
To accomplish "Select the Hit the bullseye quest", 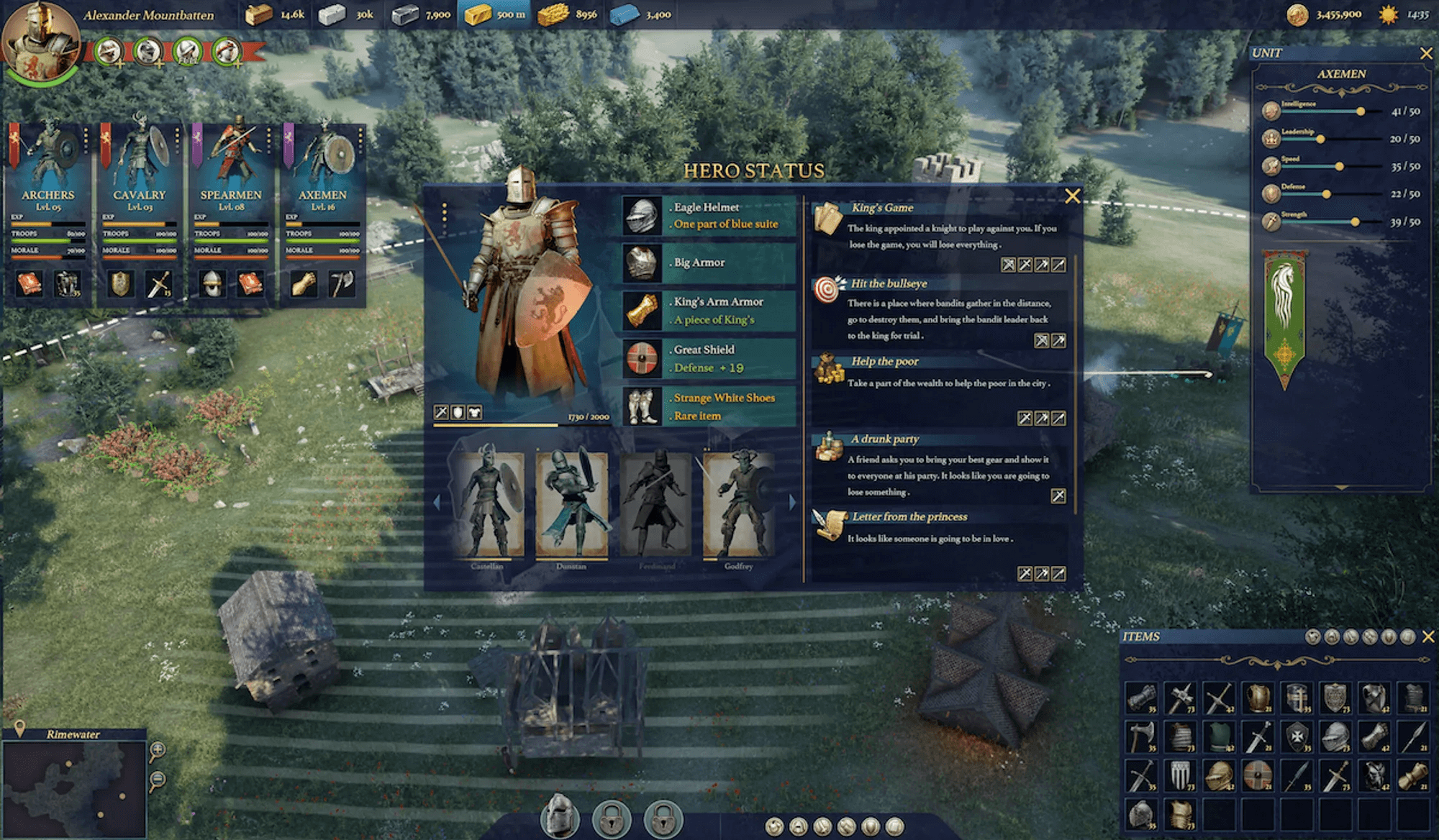I will (889, 283).
